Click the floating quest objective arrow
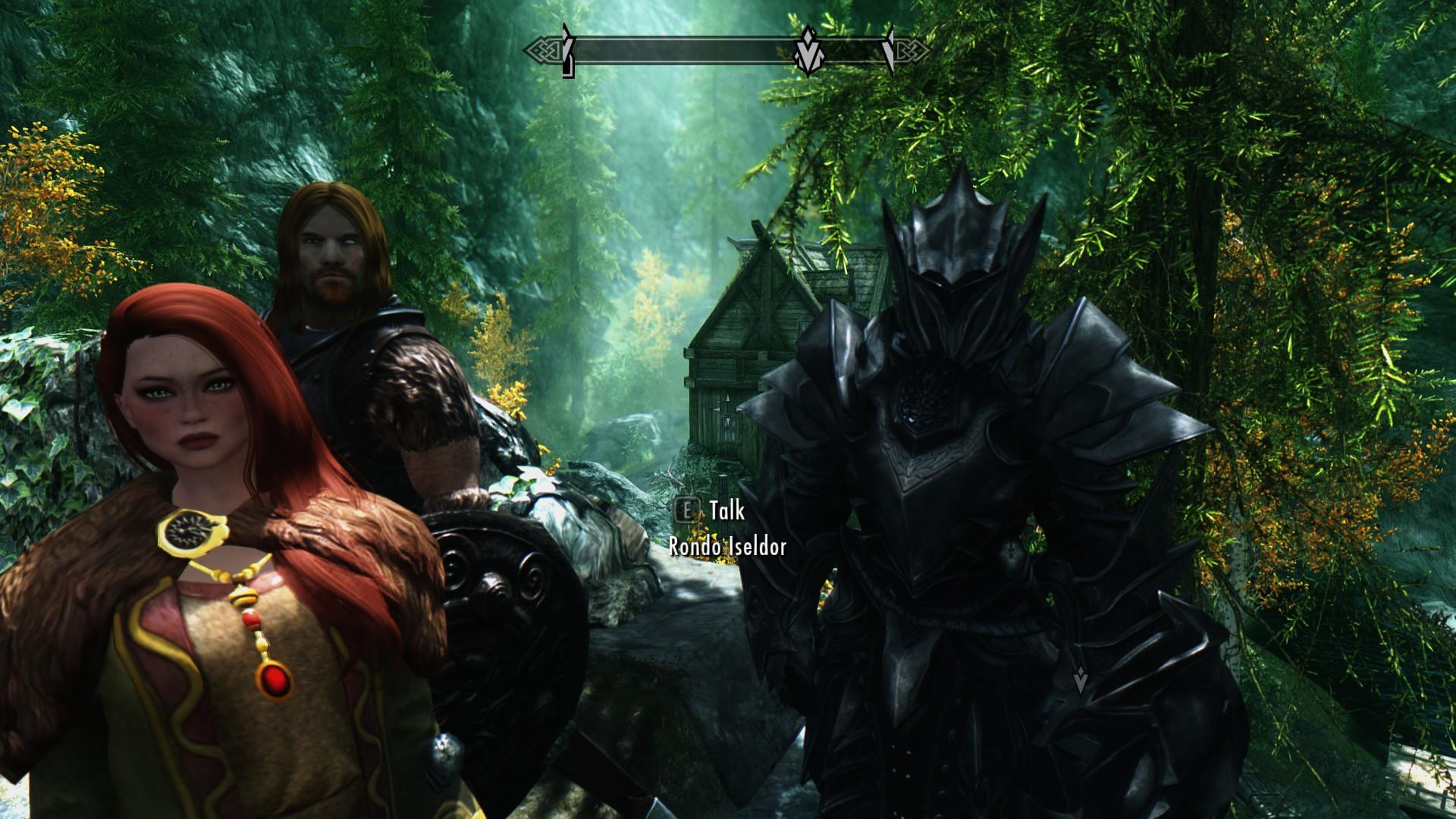This screenshot has width=1456, height=819. tap(1081, 680)
